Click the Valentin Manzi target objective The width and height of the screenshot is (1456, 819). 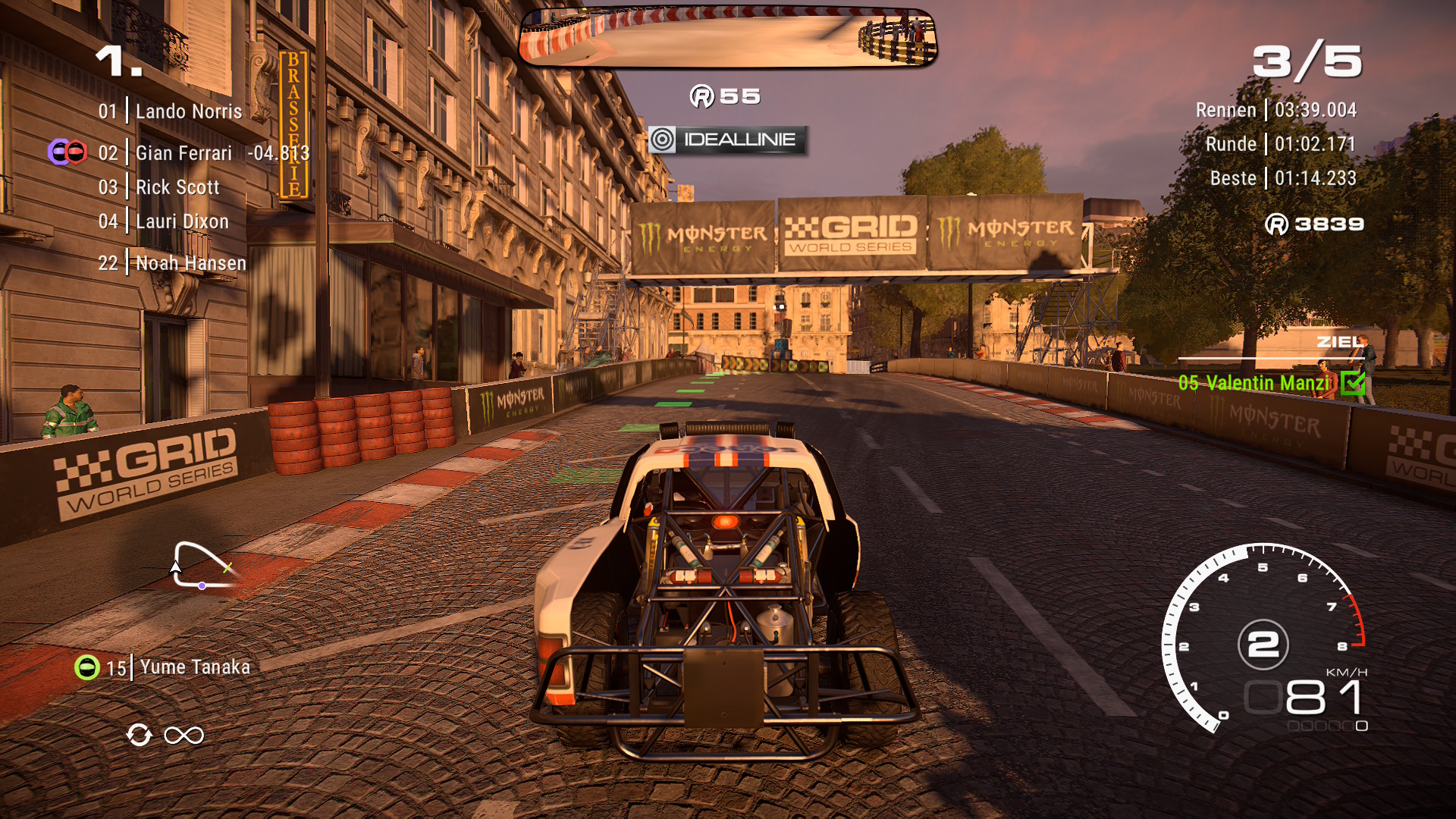pyautogui.click(x=1254, y=383)
